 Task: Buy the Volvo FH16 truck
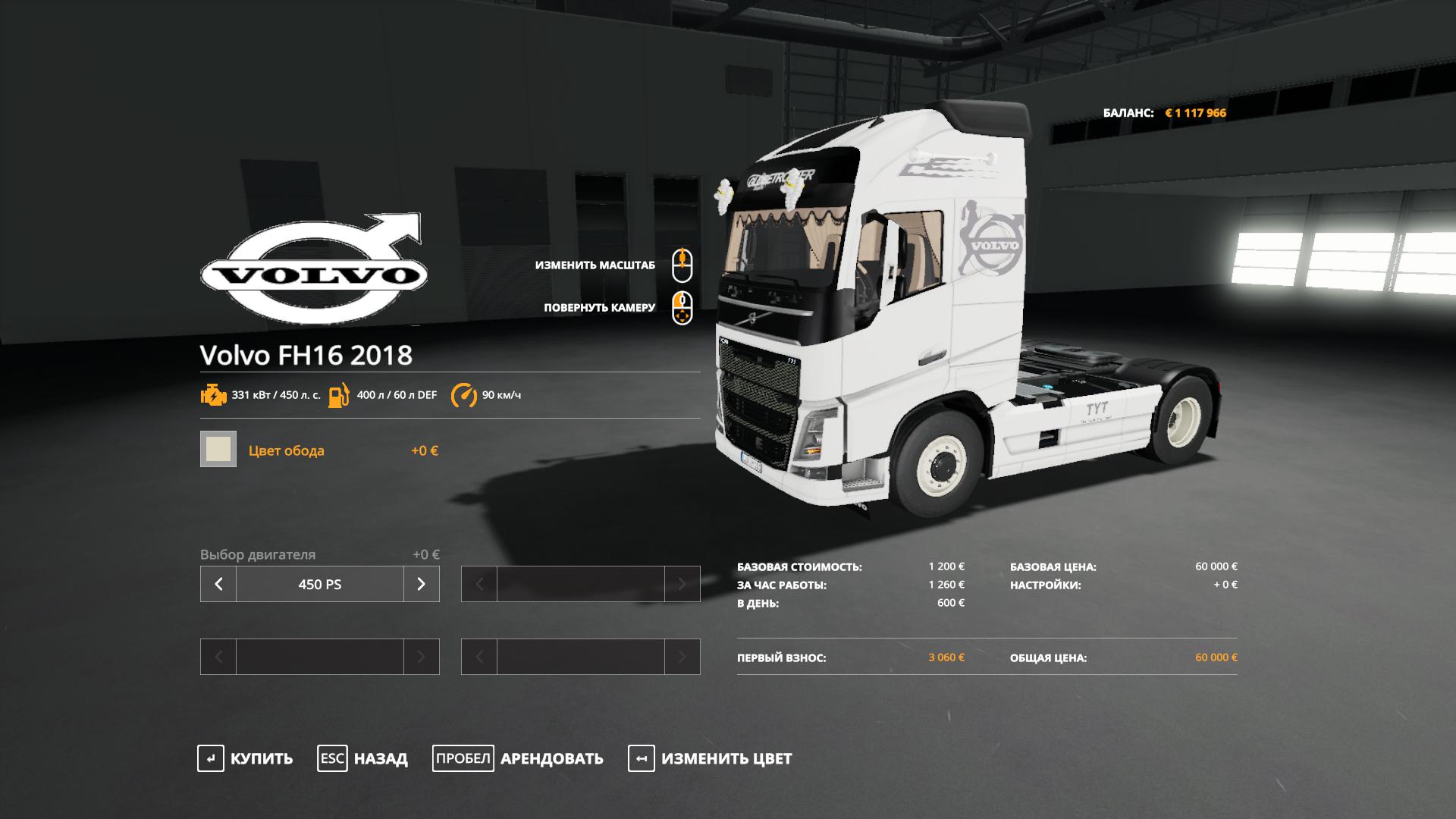245,758
